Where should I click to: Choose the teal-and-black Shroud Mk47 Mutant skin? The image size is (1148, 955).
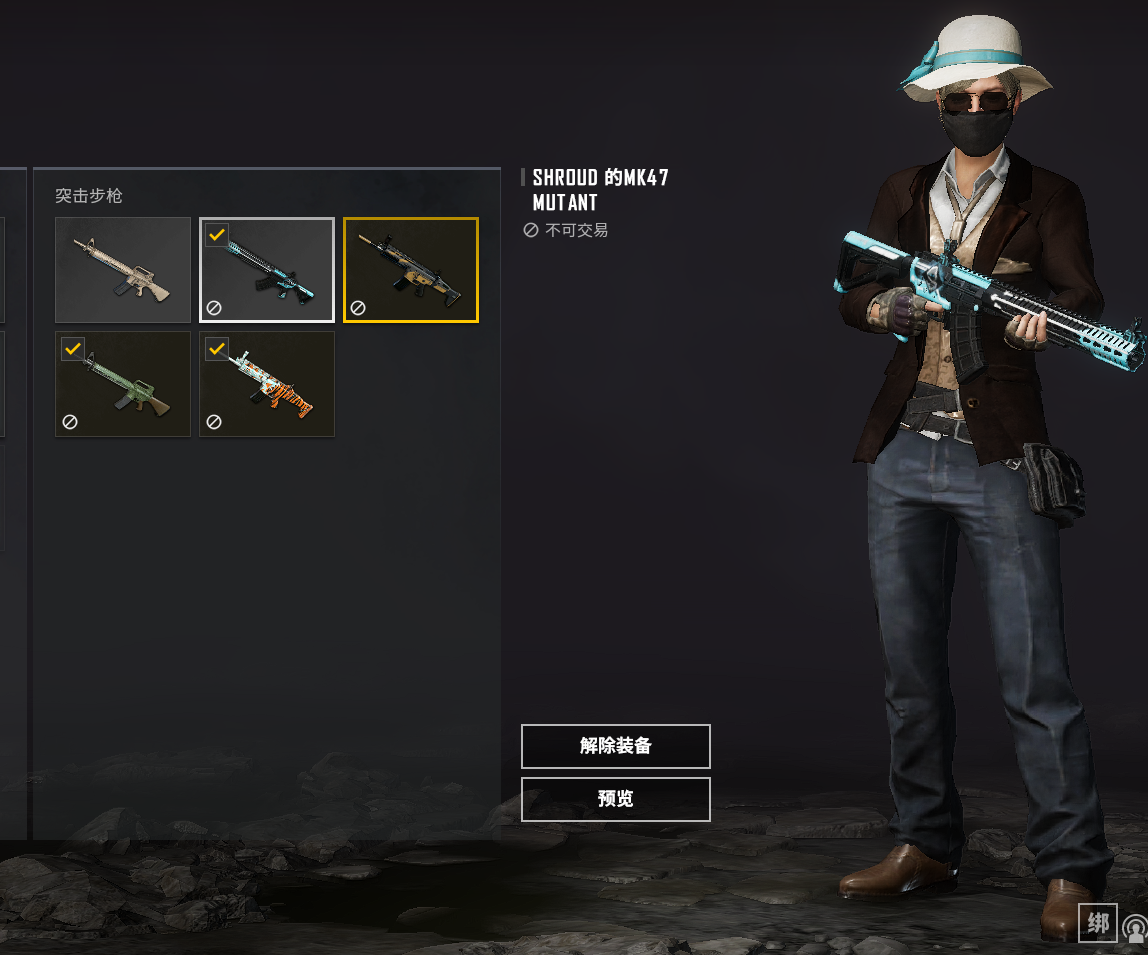pyautogui.click(x=267, y=270)
